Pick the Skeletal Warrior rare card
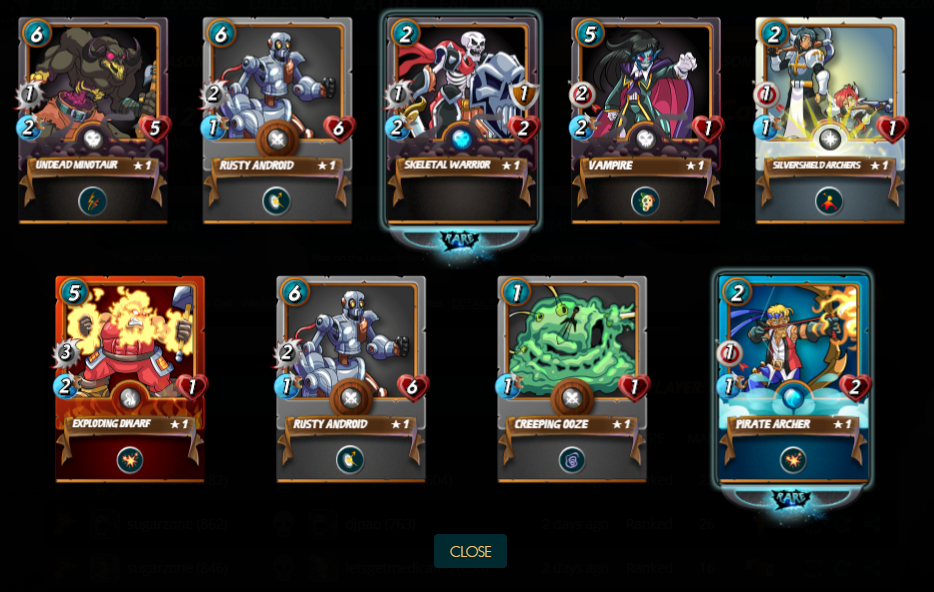The image size is (934, 592). (461, 120)
